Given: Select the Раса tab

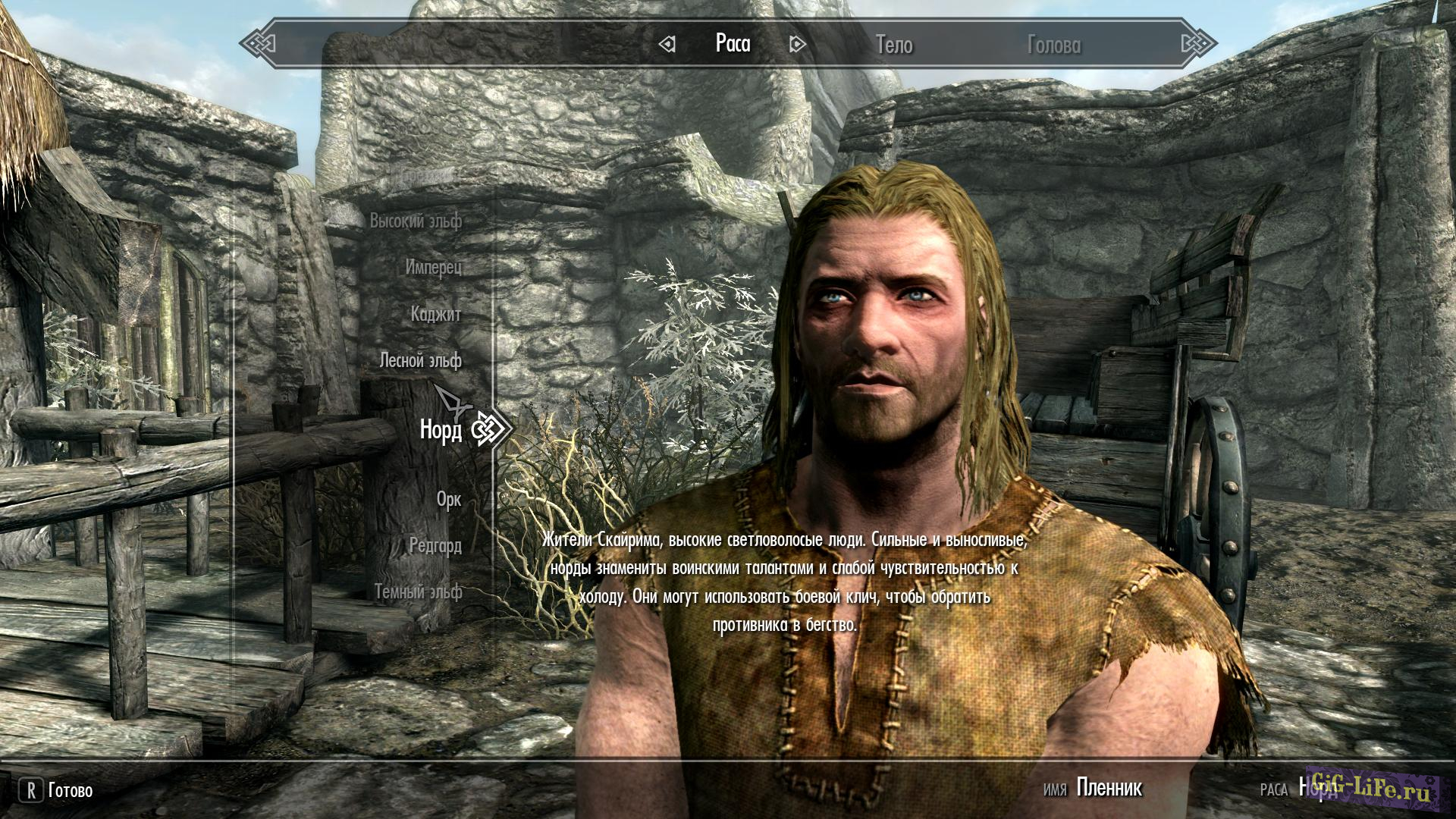Looking at the screenshot, I should 733,43.
